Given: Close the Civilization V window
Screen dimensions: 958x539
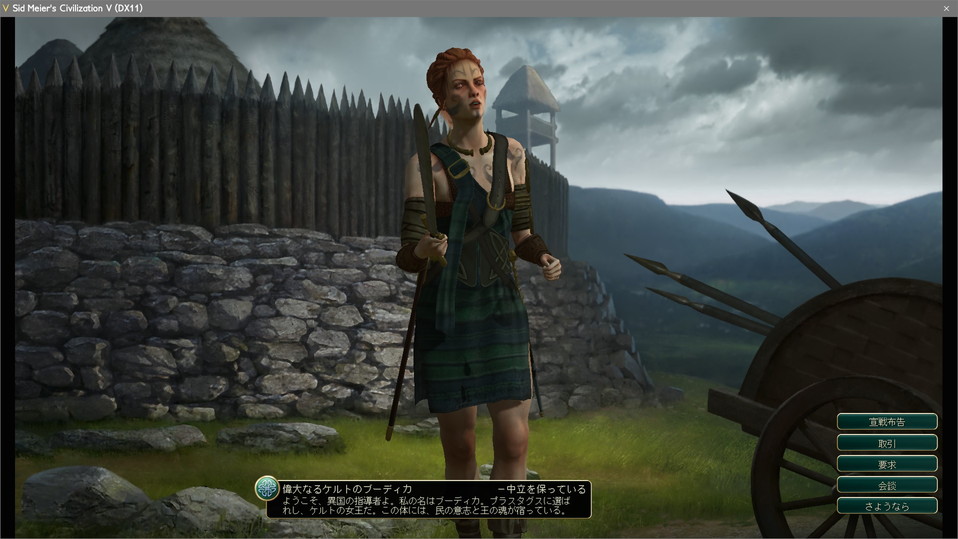Looking at the screenshot, I should 946,8.
